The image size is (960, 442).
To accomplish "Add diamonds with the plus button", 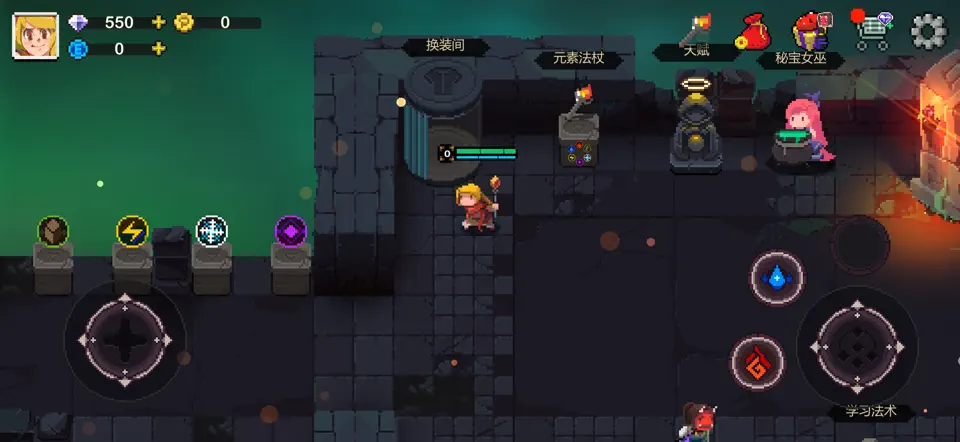I will (158, 22).
